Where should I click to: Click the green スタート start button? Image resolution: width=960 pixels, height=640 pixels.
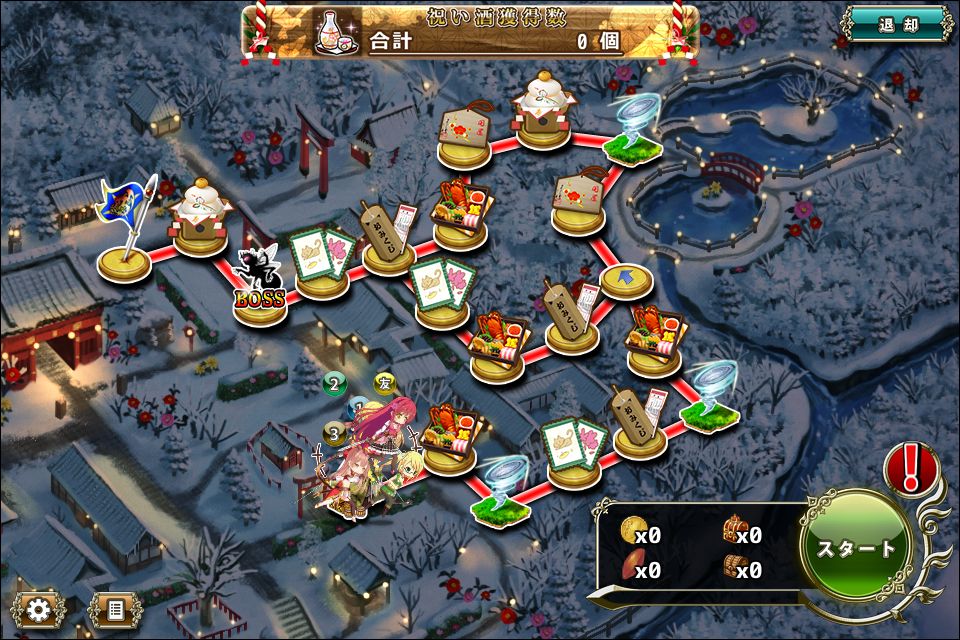(x=856, y=548)
